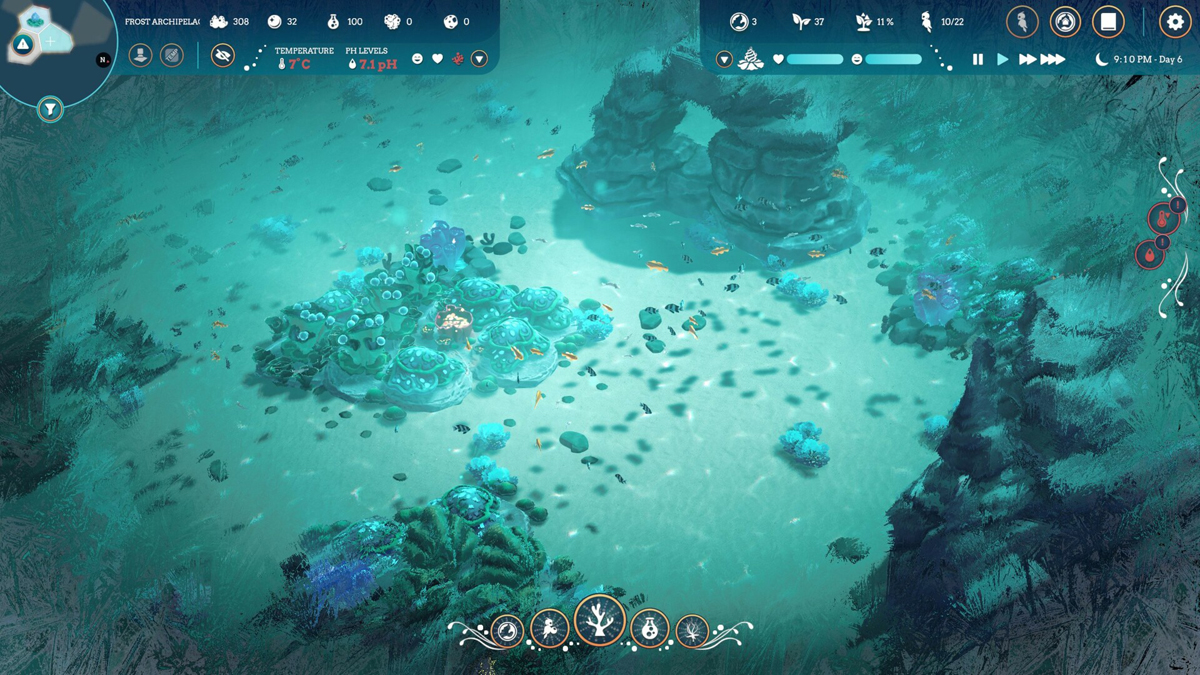Open the minimap filter funnel button

[50, 109]
